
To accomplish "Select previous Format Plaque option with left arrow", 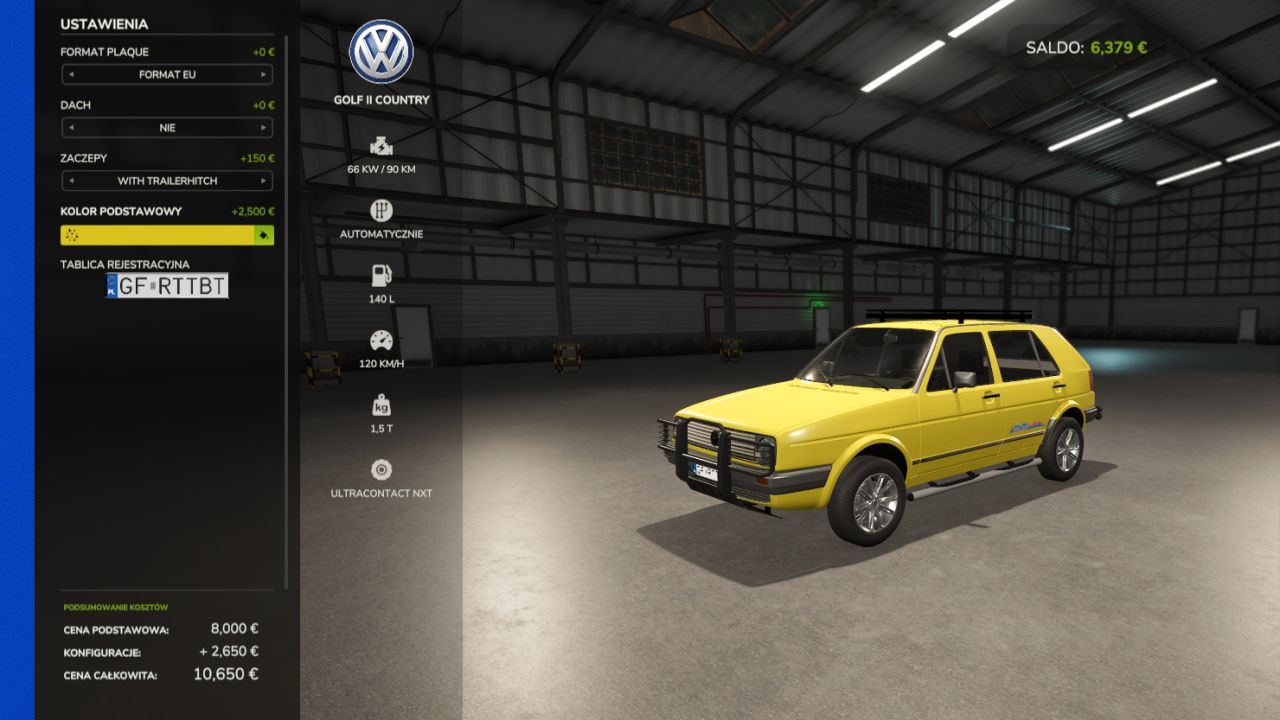I will pyautogui.click(x=71, y=75).
